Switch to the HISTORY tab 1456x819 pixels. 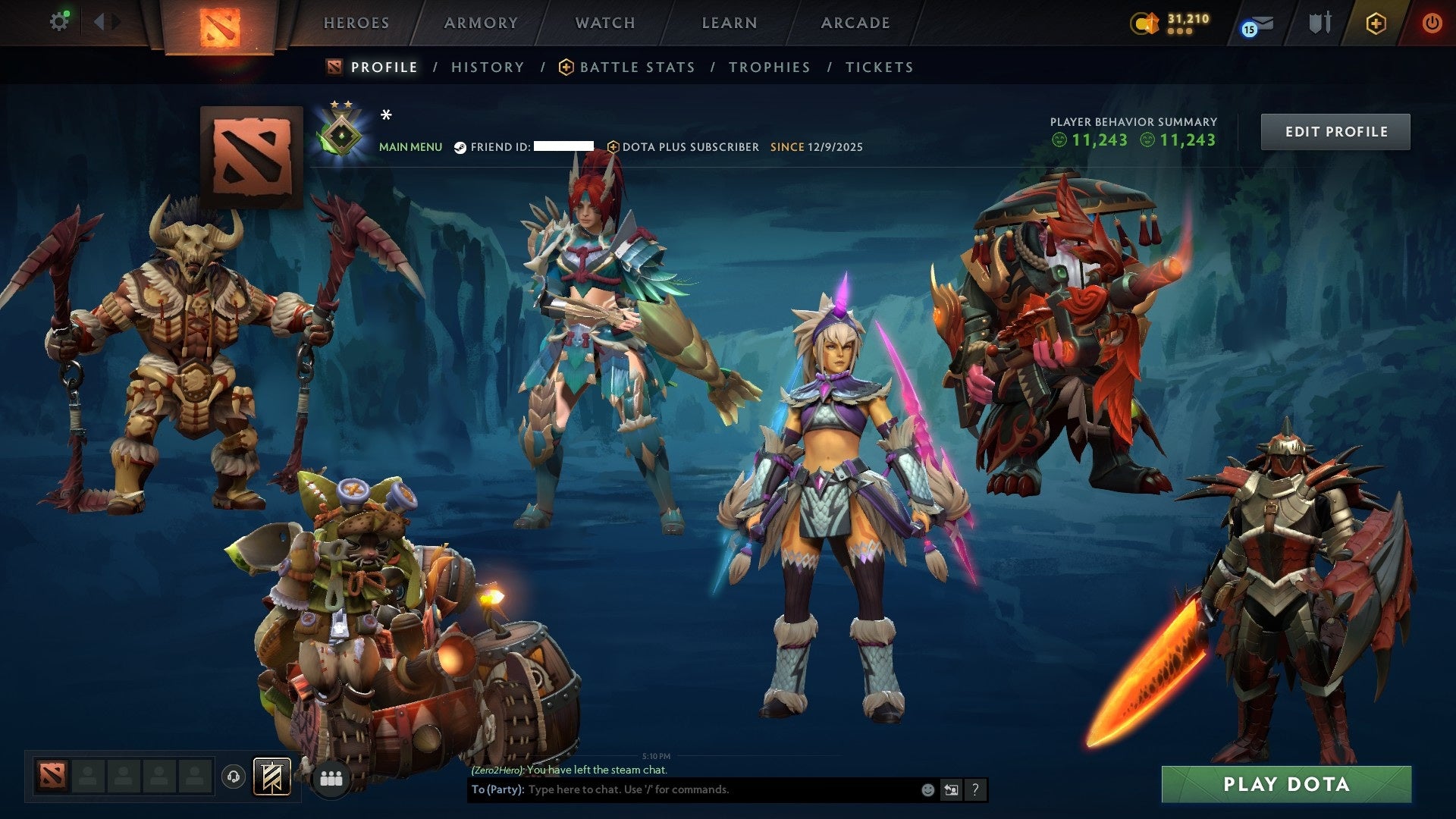(x=487, y=67)
